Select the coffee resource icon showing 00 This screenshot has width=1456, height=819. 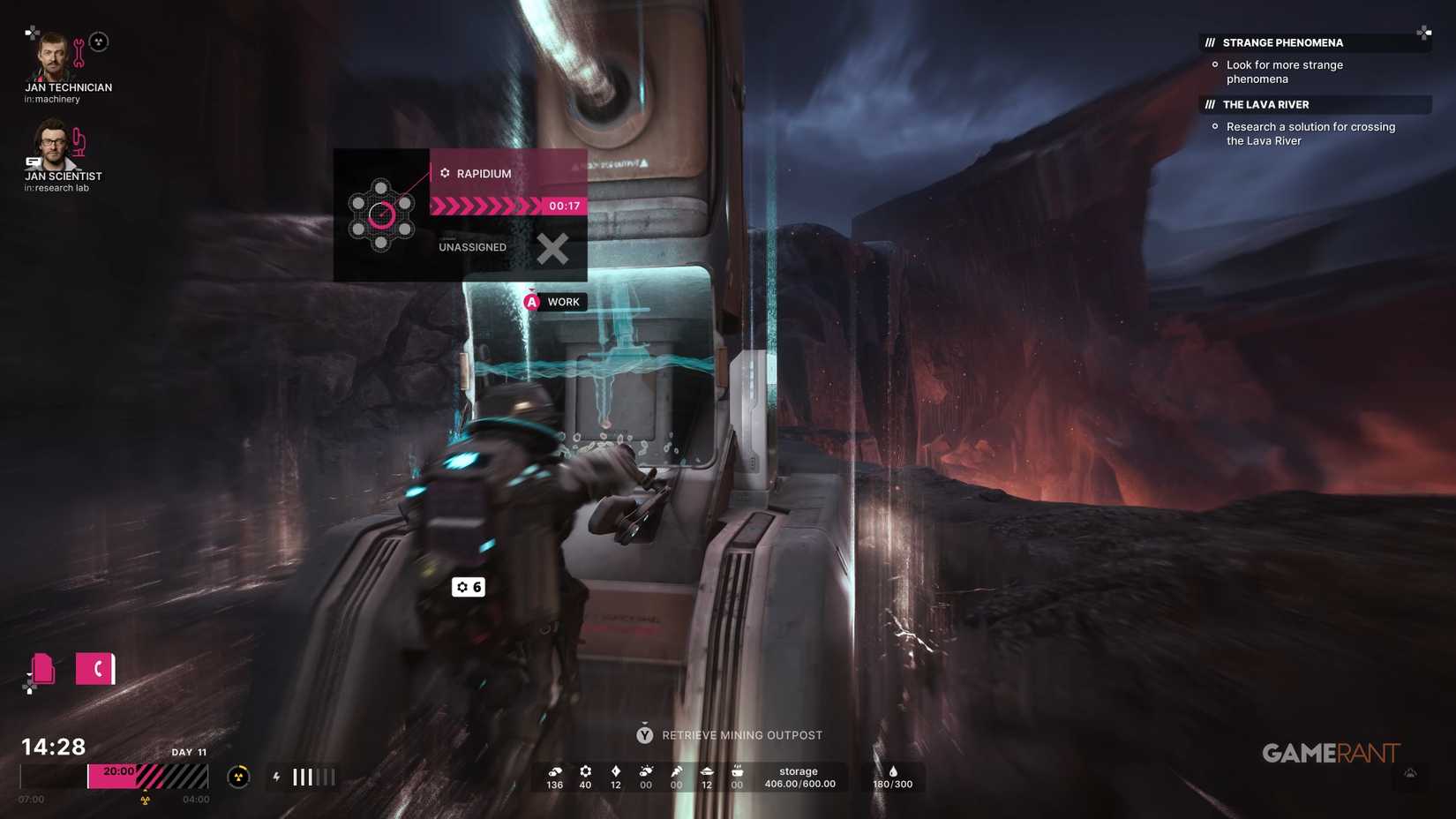(737, 770)
